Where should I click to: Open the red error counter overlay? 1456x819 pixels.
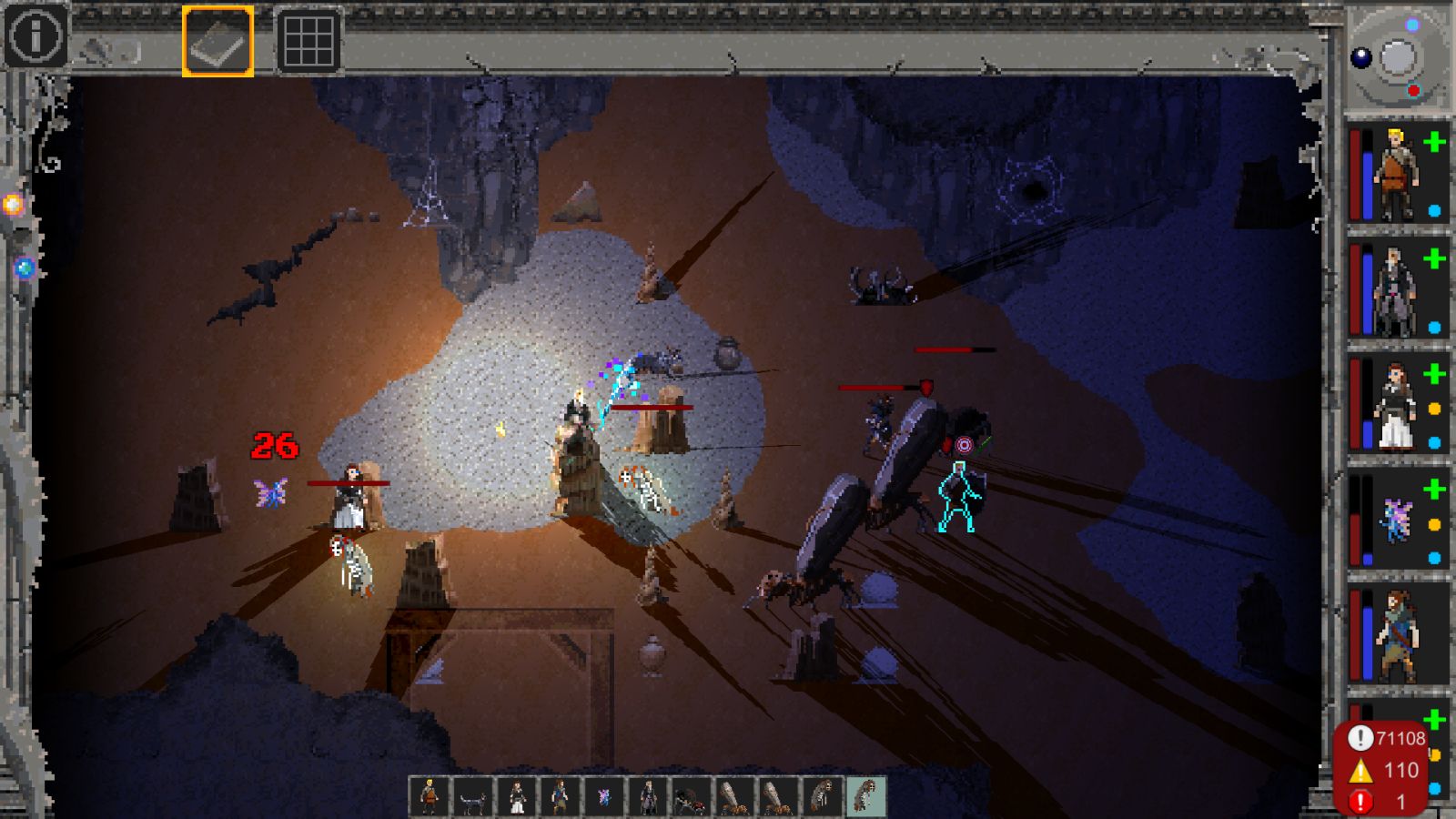click(x=1381, y=769)
